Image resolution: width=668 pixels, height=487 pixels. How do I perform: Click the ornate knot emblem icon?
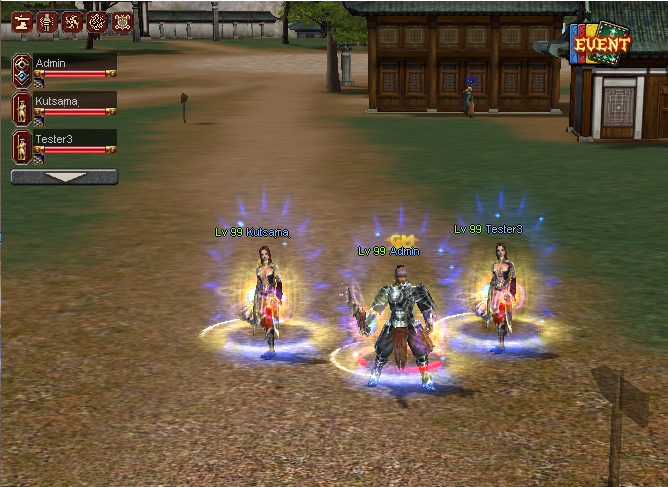tap(121, 21)
